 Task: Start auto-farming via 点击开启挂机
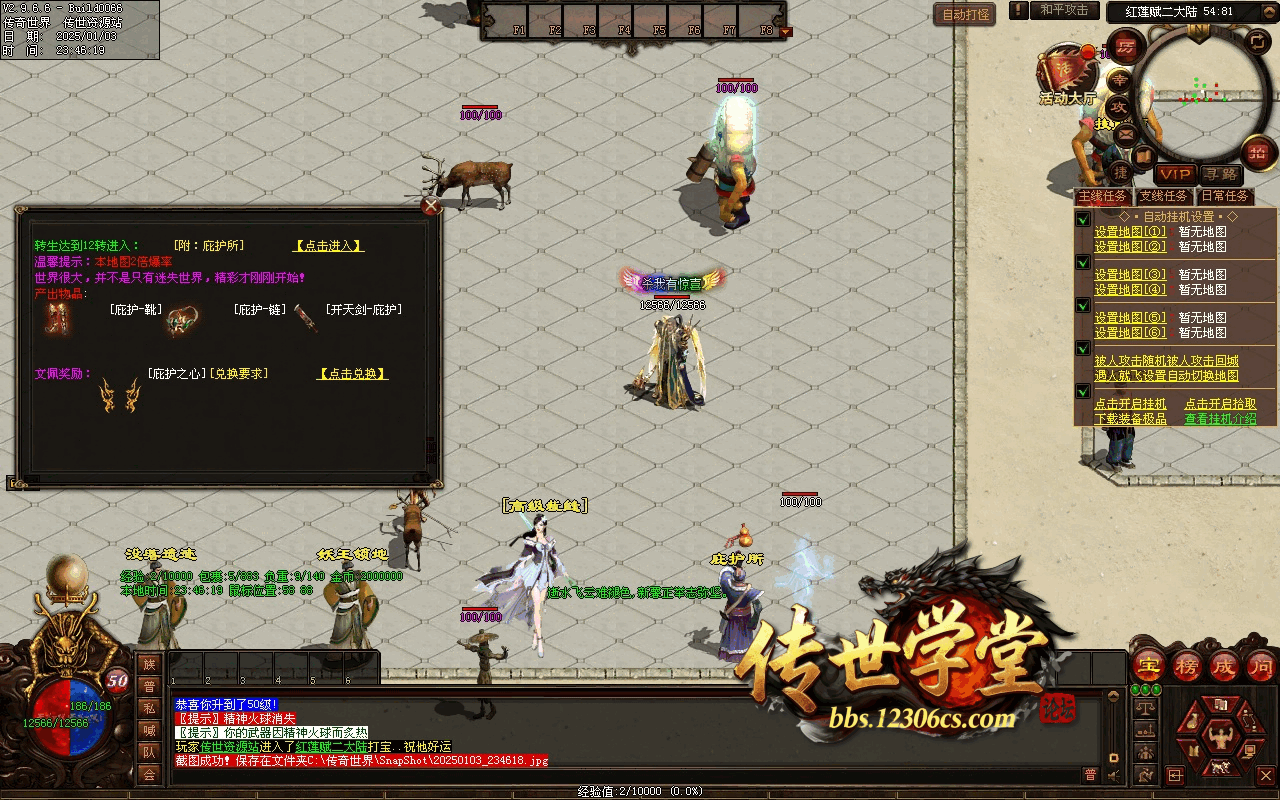(1130, 404)
